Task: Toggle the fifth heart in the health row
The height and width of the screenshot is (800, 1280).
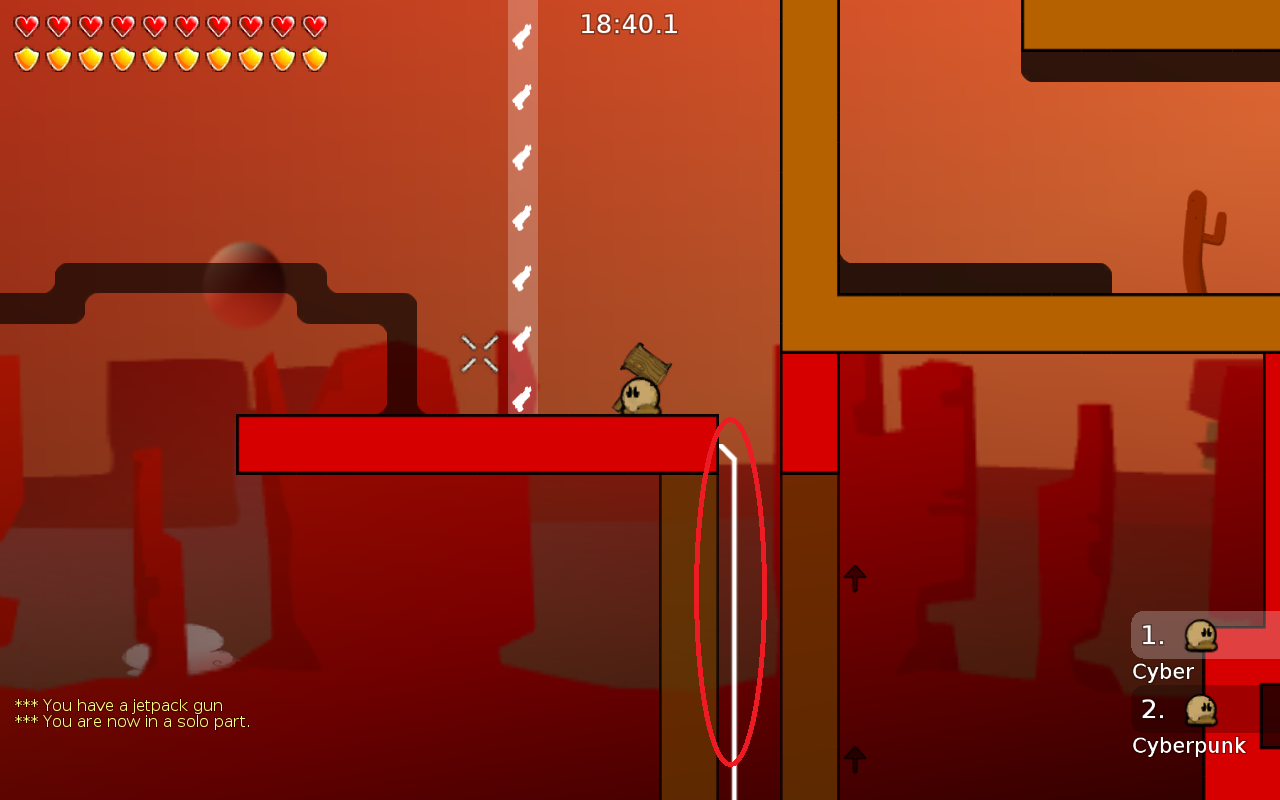Action: tap(155, 27)
